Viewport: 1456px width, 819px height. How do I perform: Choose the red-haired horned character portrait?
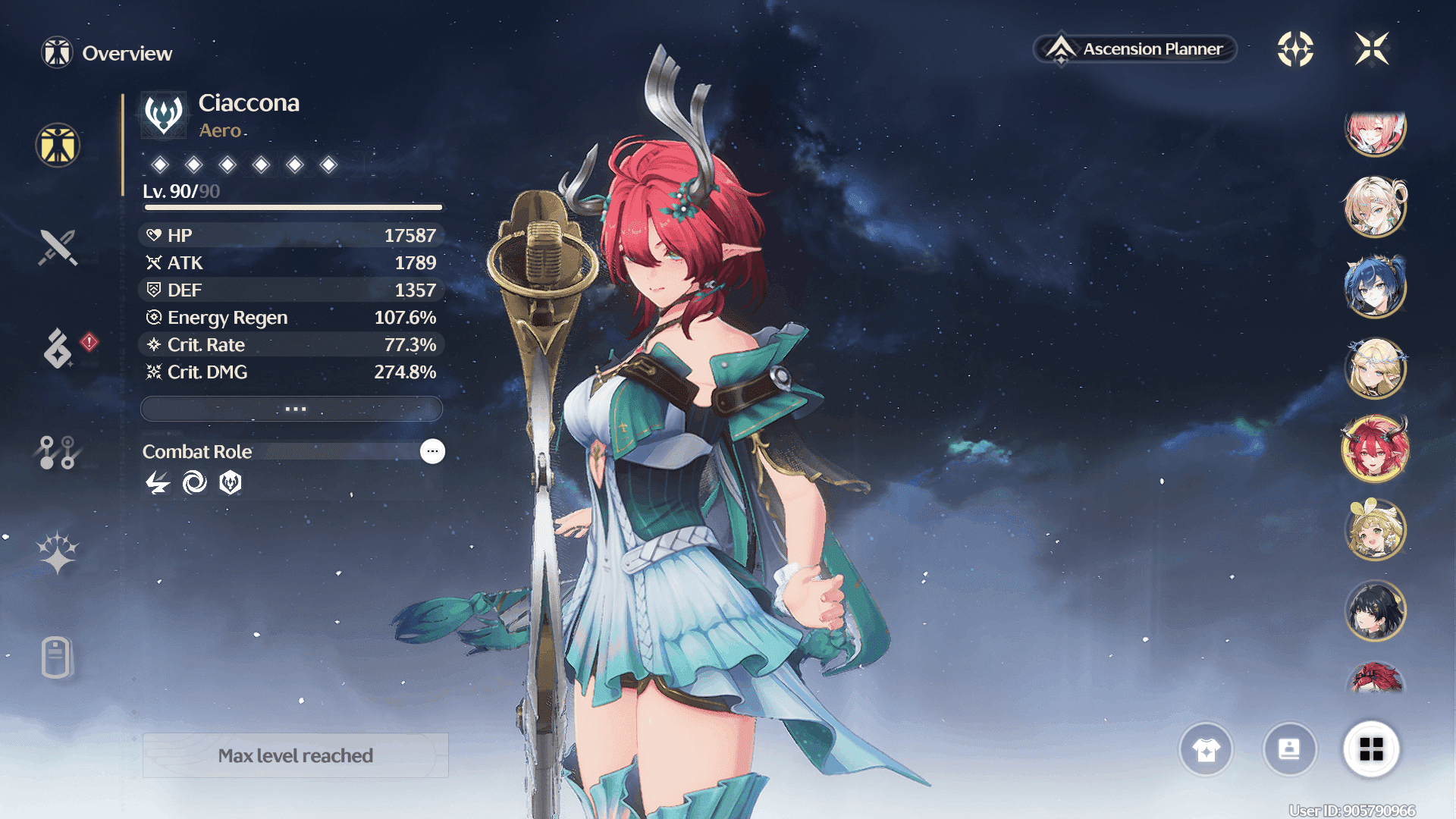pos(1375,449)
